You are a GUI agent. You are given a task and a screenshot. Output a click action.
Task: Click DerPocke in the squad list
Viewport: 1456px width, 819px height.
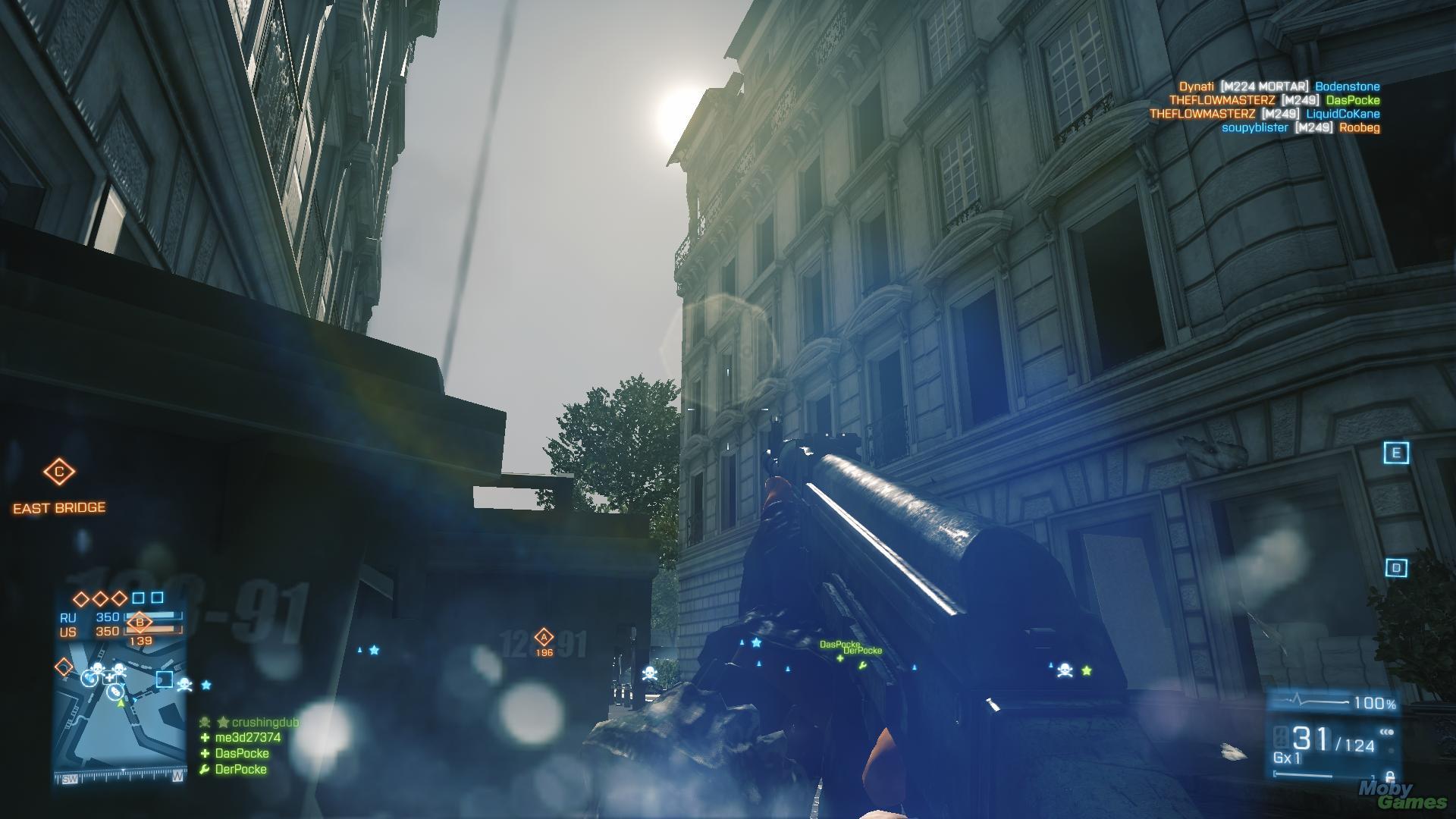tap(240, 769)
